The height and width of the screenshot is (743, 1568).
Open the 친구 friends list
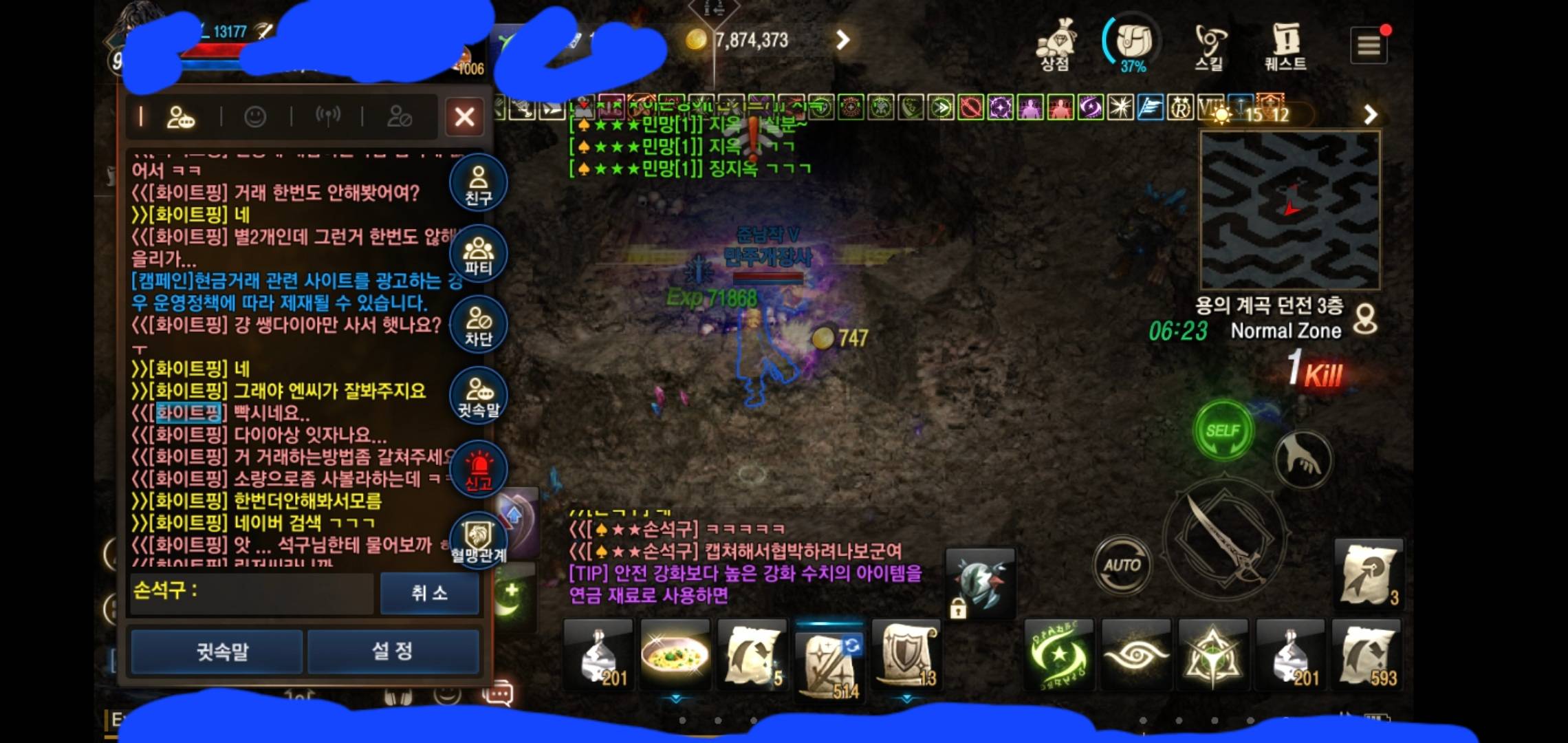click(x=478, y=184)
